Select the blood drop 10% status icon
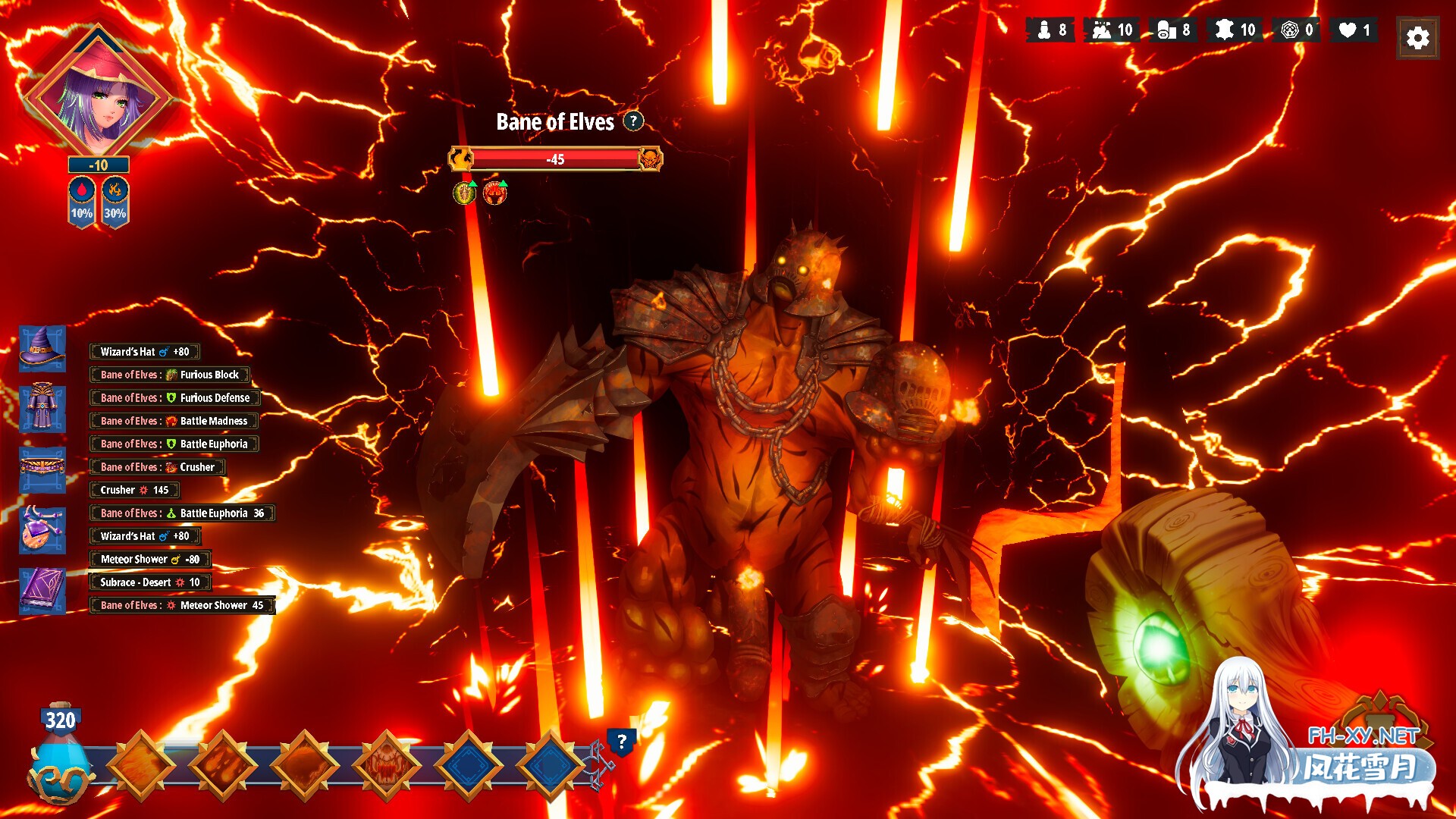Image resolution: width=1456 pixels, height=819 pixels. point(82,201)
